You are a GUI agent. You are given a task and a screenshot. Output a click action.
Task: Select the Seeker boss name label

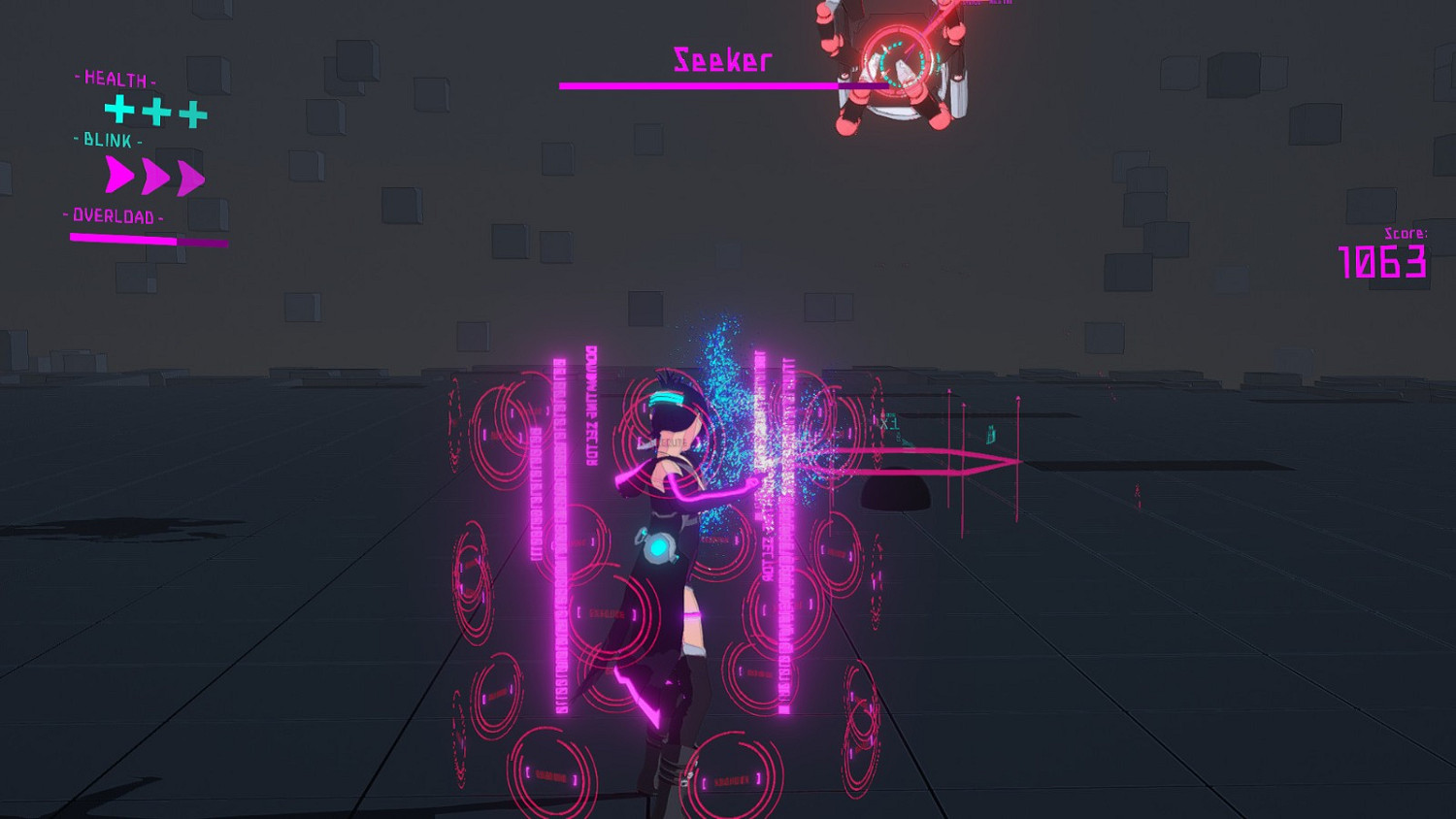[x=720, y=60]
